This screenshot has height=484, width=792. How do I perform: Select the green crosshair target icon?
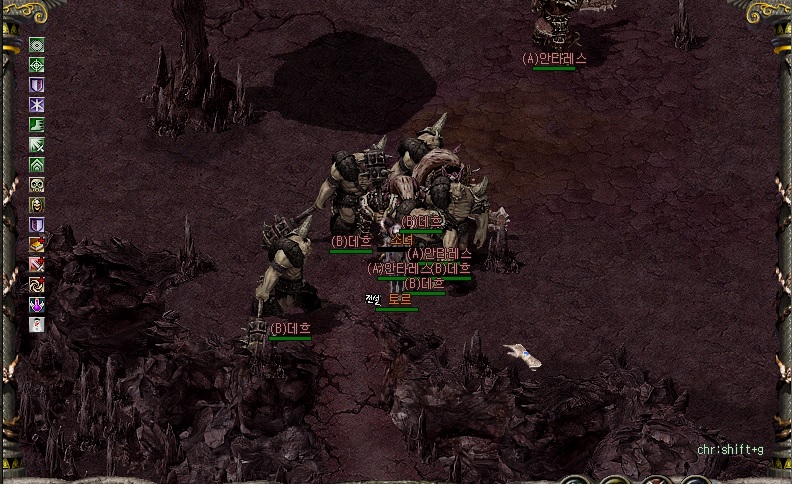[x=37, y=65]
